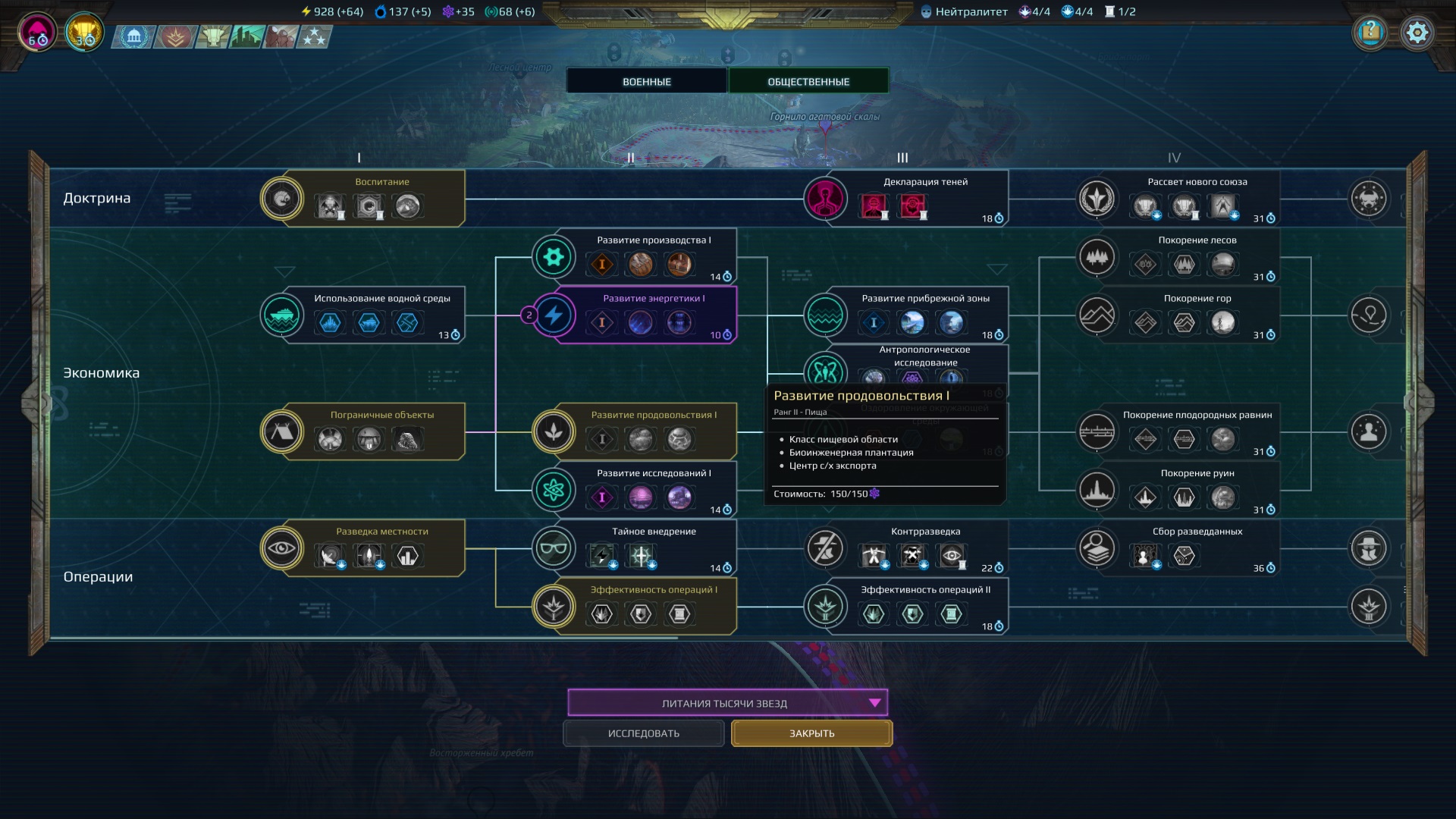
Task: Switch to the ВОЕННЫЕ research tab
Action: [x=647, y=81]
